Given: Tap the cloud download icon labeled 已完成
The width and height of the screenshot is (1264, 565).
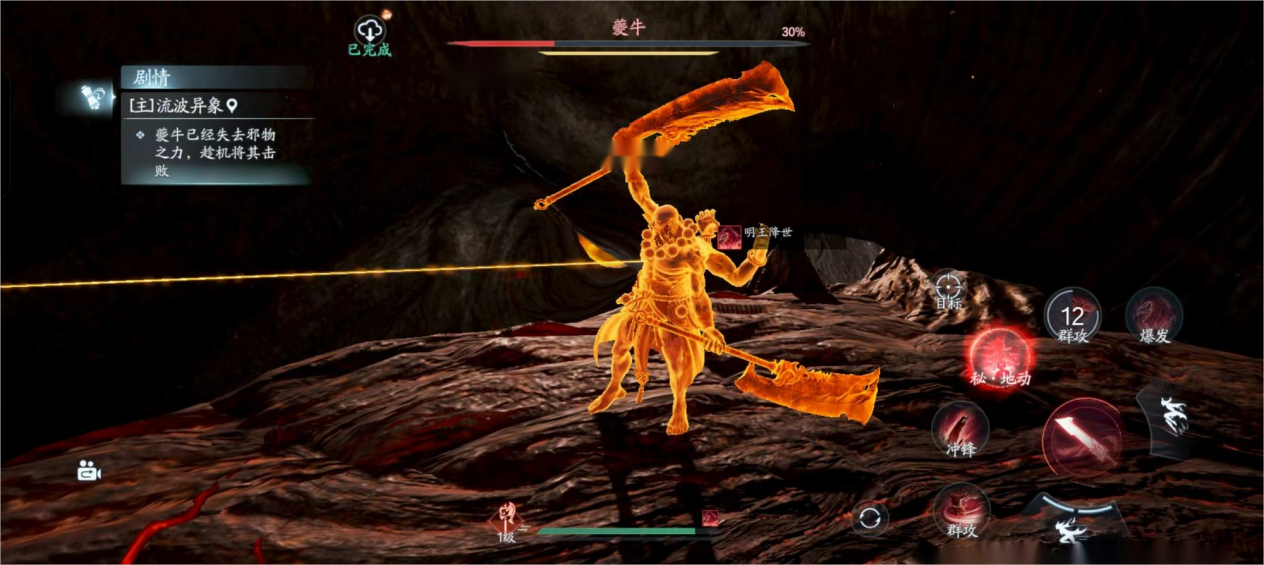Looking at the screenshot, I should pyautogui.click(x=370, y=30).
